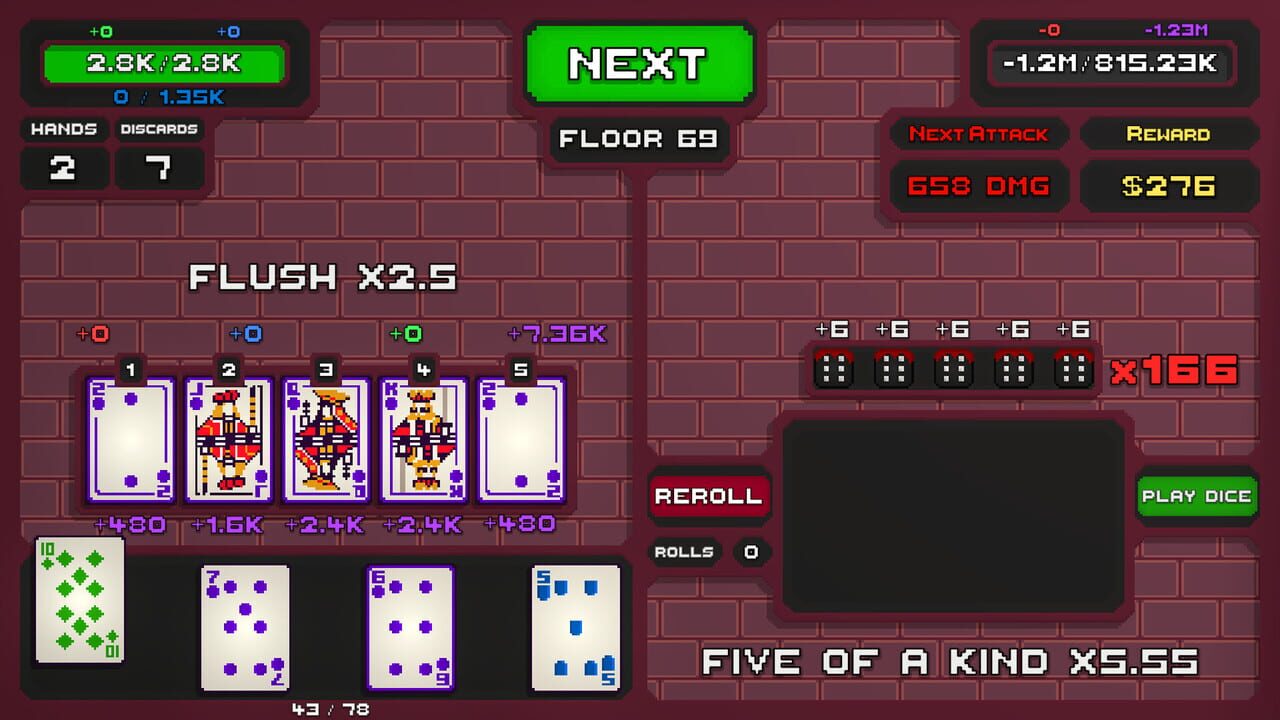The height and width of the screenshot is (720, 1280).
Task: Select the 10 of diamonds in hand
Action: point(79,605)
